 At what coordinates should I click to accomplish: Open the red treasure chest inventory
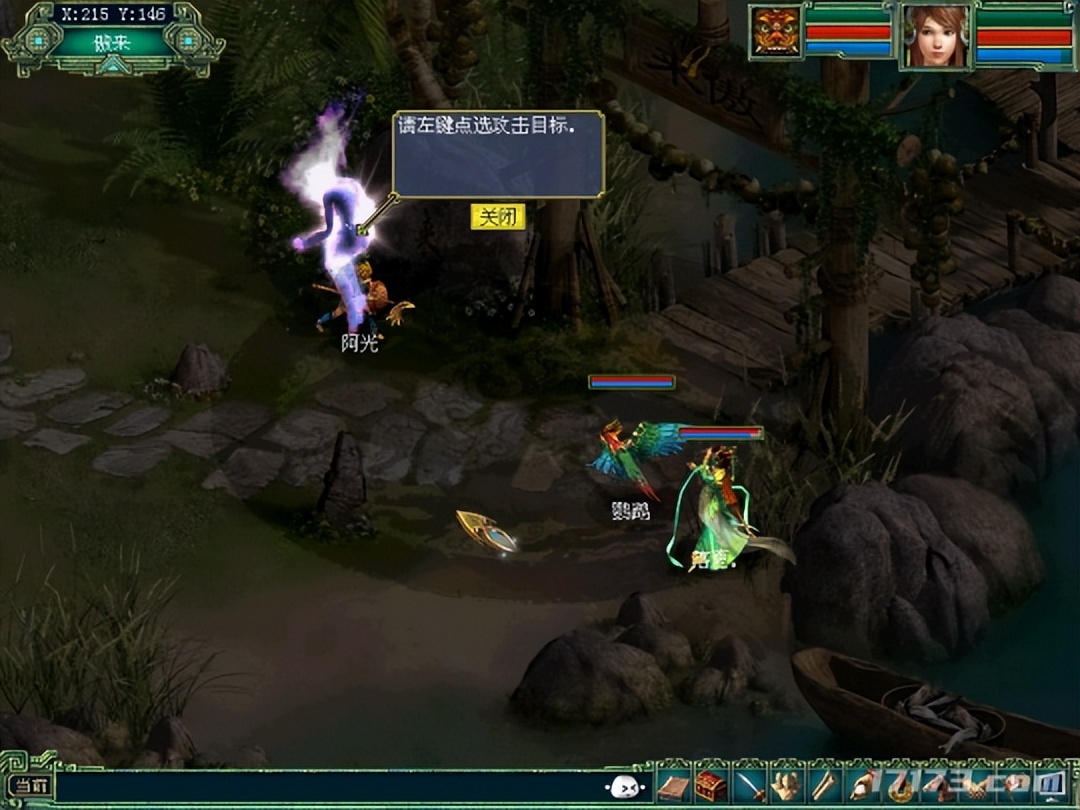(x=710, y=786)
